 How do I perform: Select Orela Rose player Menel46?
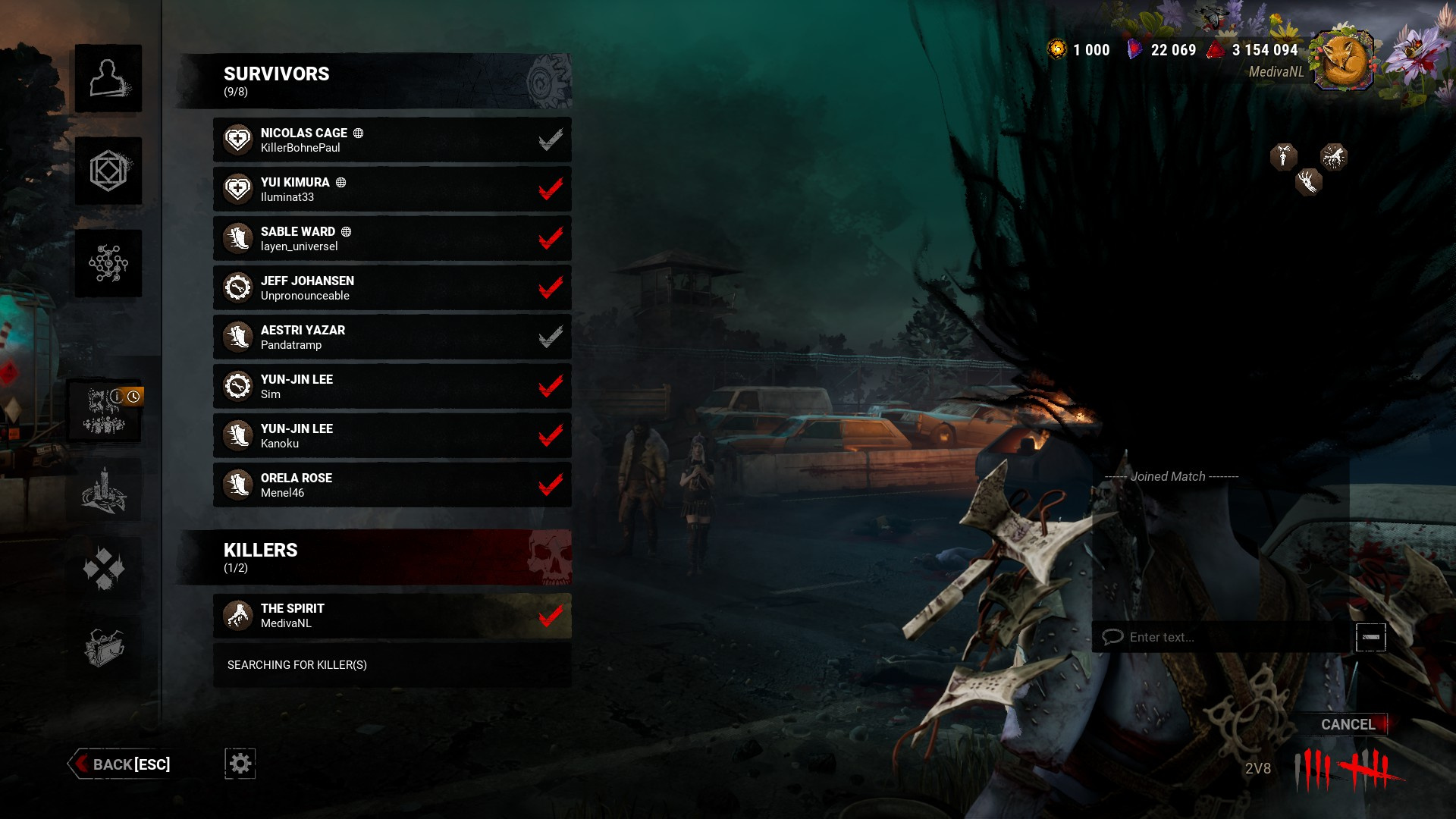(392, 485)
